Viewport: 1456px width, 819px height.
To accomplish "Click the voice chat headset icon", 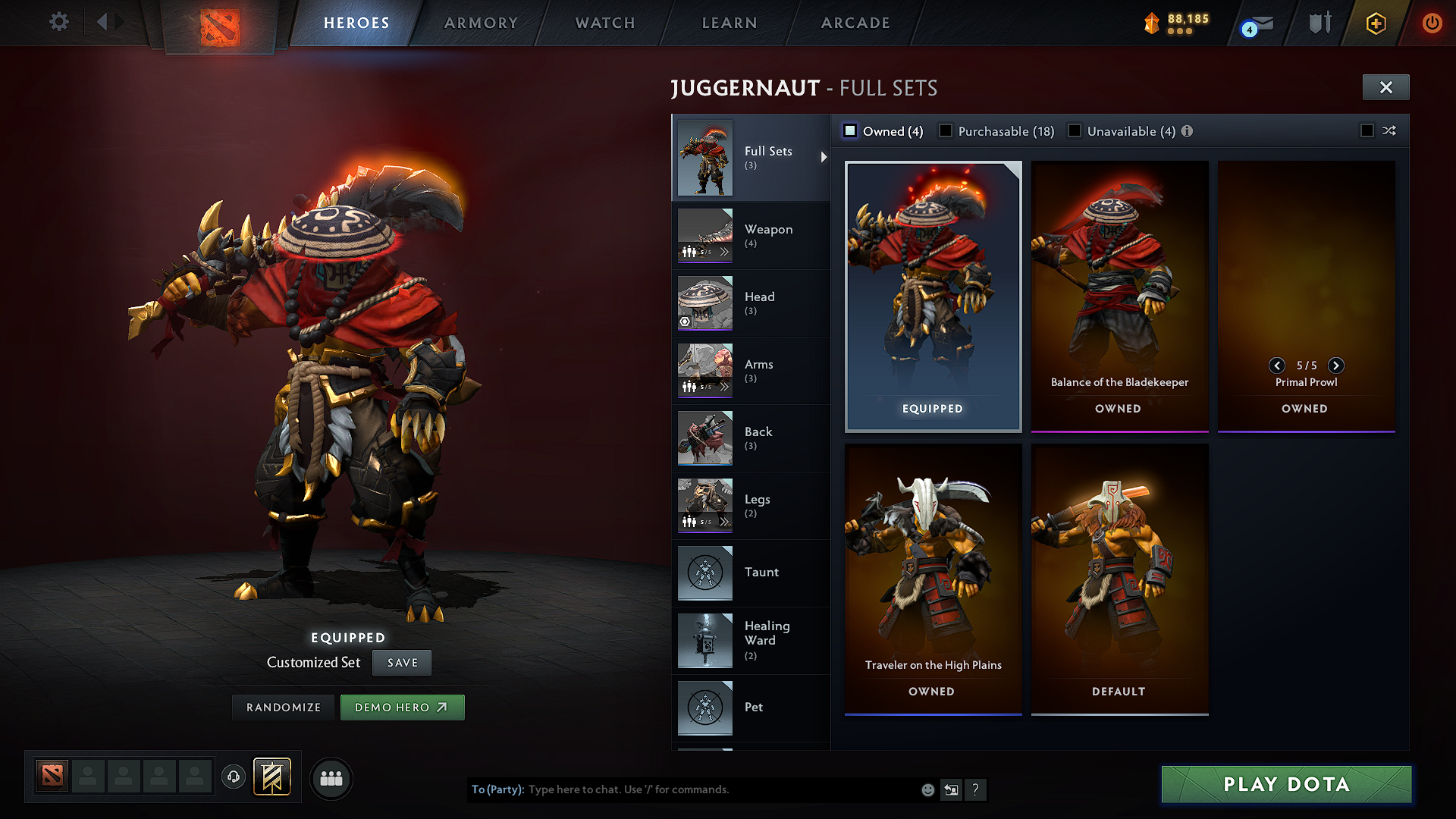I will pos(233,778).
